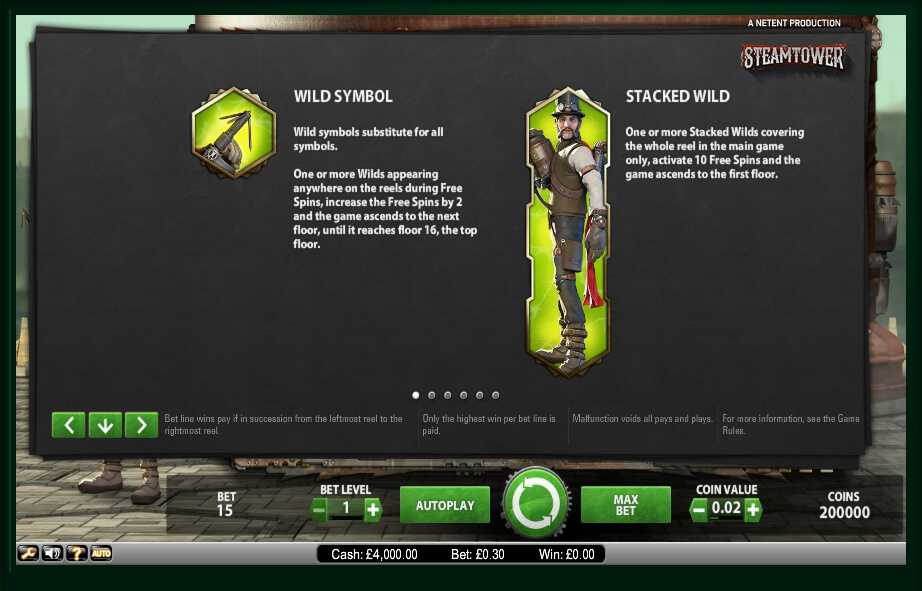The height and width of the screenshot is (591, 922).
Task: Close paytable with the down arrow button
Action: 105,425
